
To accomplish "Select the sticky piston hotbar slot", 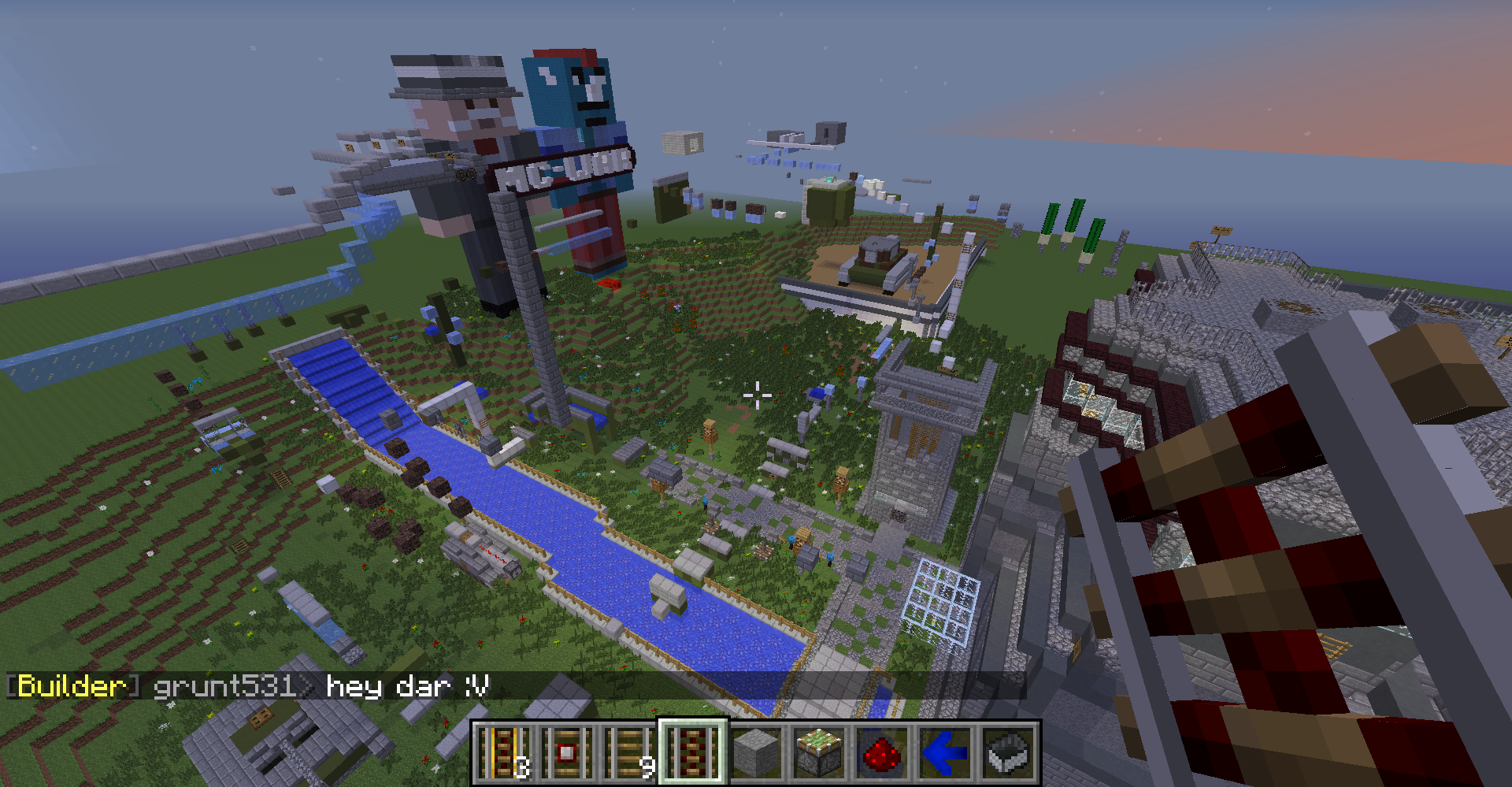I will [x=819, y=753].
